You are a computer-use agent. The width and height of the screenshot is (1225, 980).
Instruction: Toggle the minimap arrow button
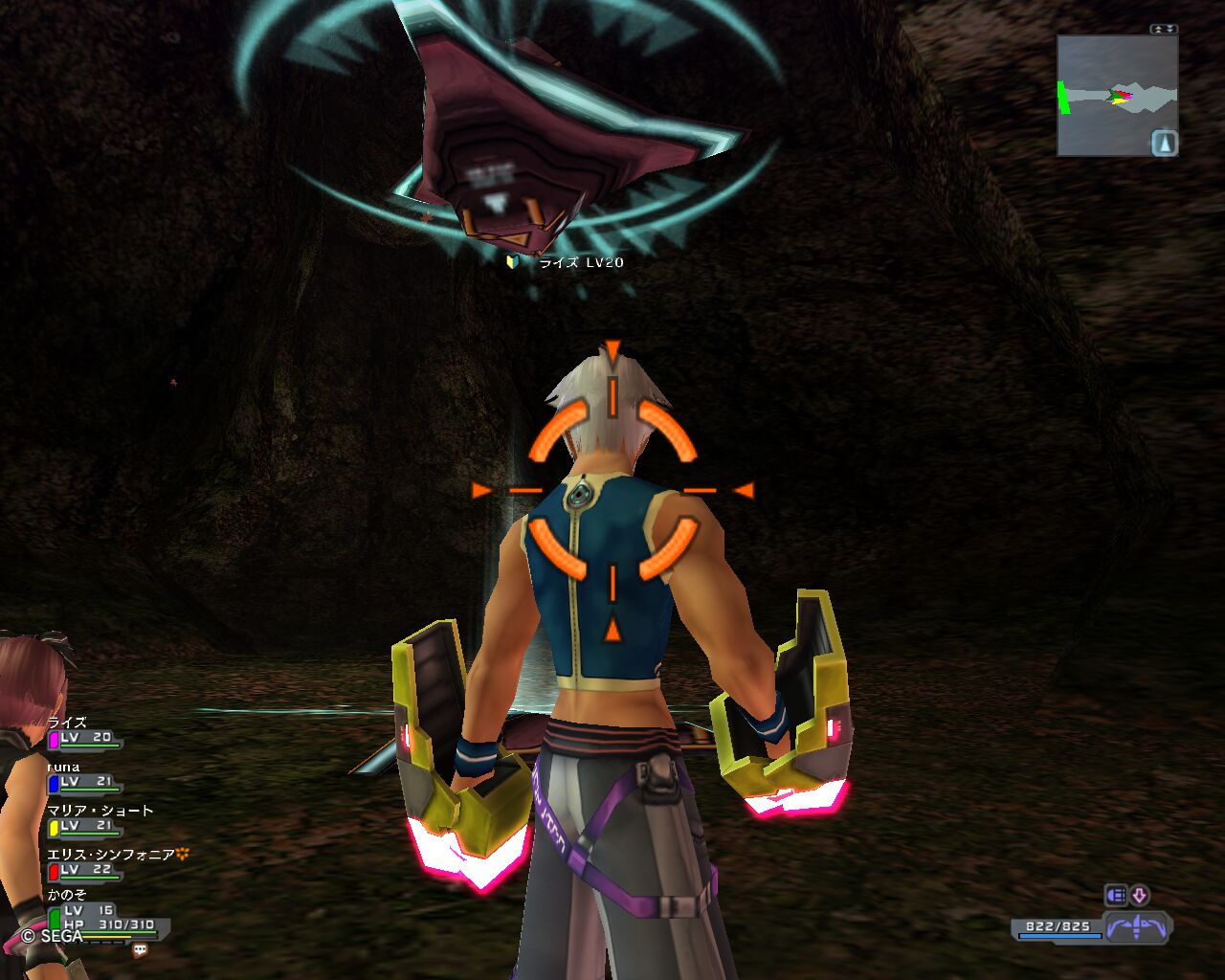coord(1164,144)
